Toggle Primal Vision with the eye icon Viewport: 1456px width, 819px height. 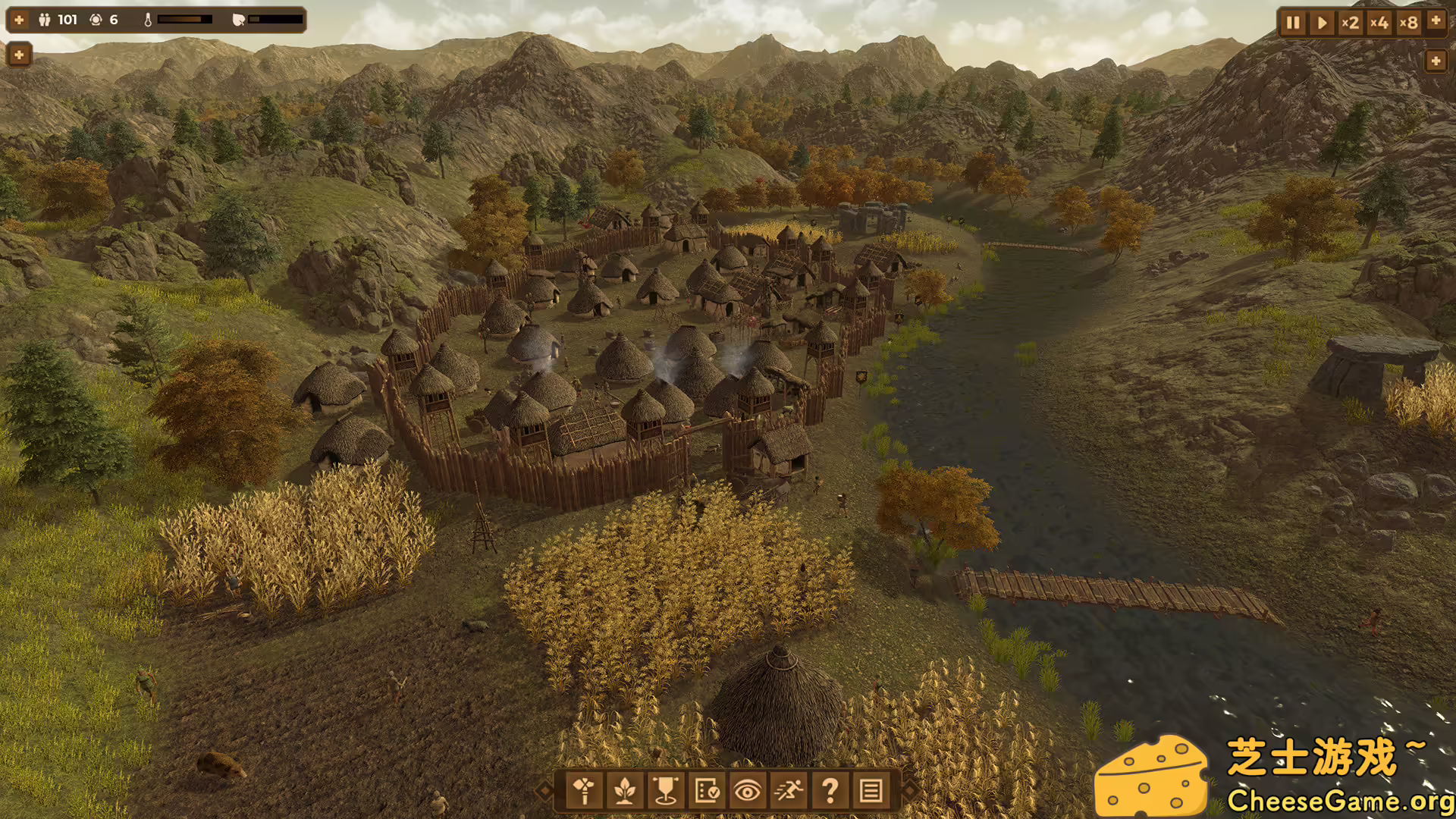(x=749, y=792)
